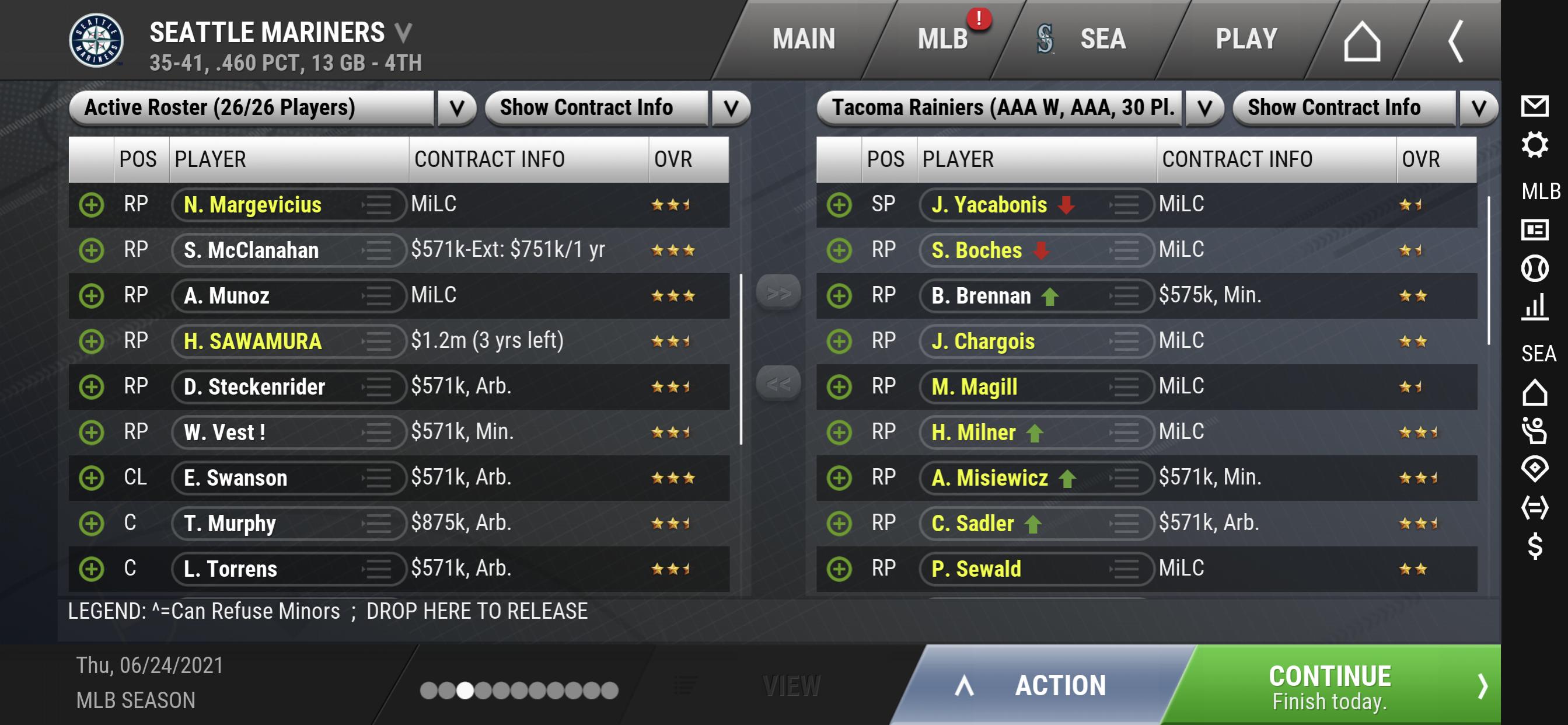The image size is (1568, 725).
Task: Open the mail envelope icon
Action: coord(1534,106)
